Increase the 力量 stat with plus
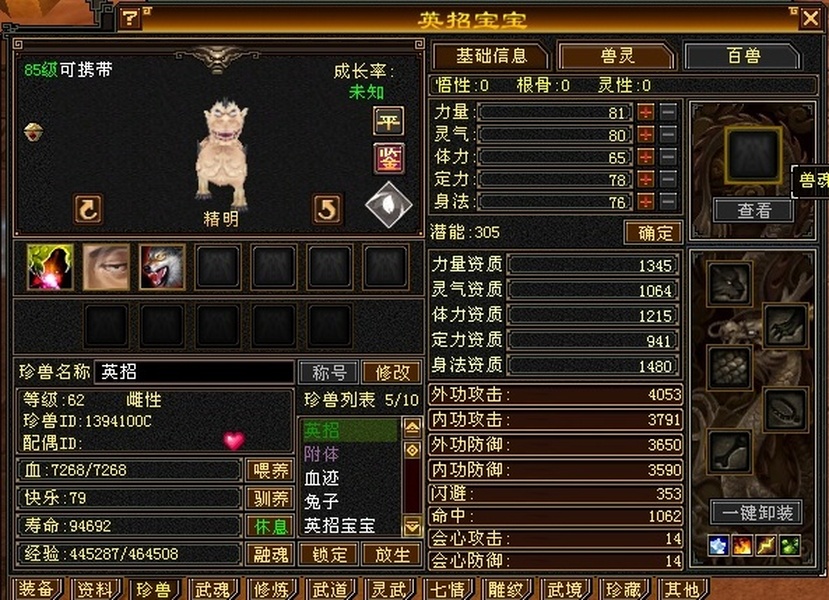This screenshot has width=829, height=600. click(x=646, y=112)
